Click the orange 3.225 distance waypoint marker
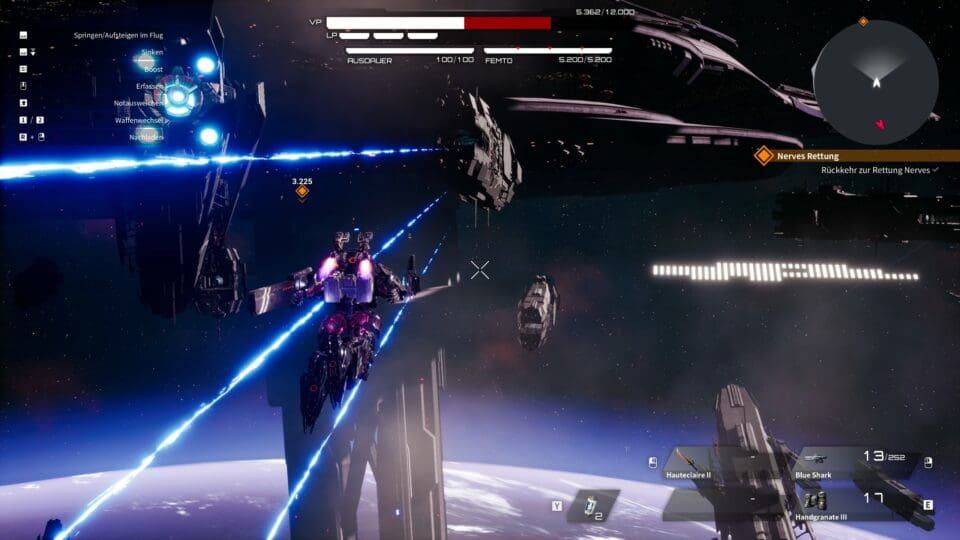This screenshot has width=960, height=540. (x=302, y=191)
